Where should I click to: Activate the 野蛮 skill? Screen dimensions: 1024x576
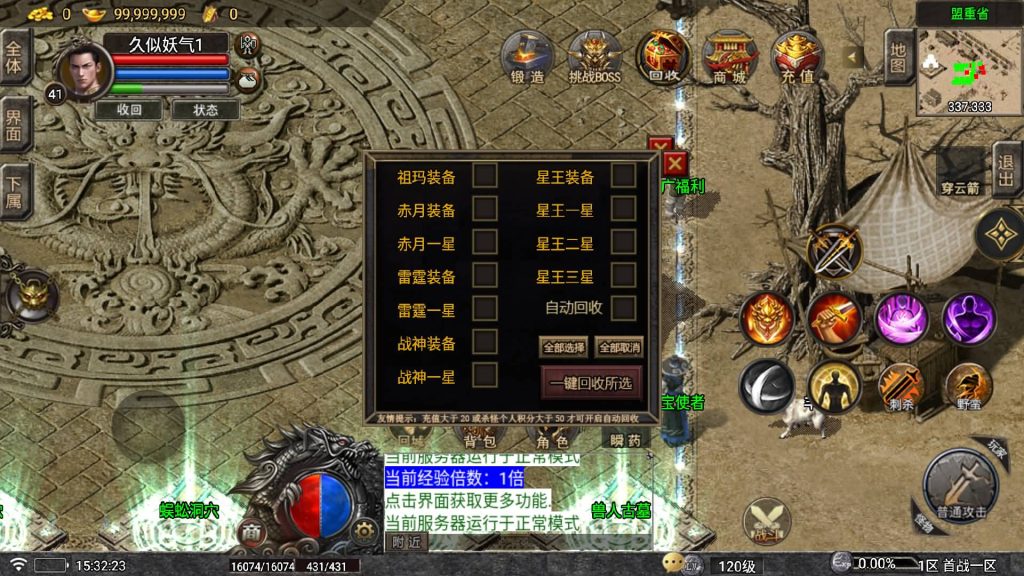(x=968, y=386)
